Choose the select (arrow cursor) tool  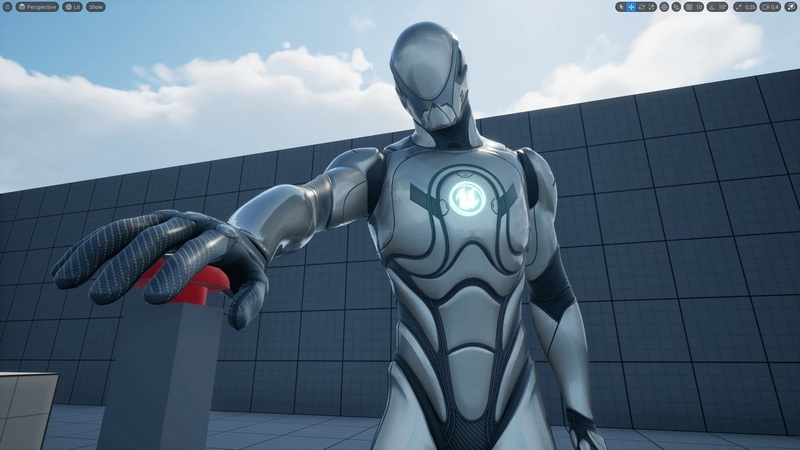point(621,6)
